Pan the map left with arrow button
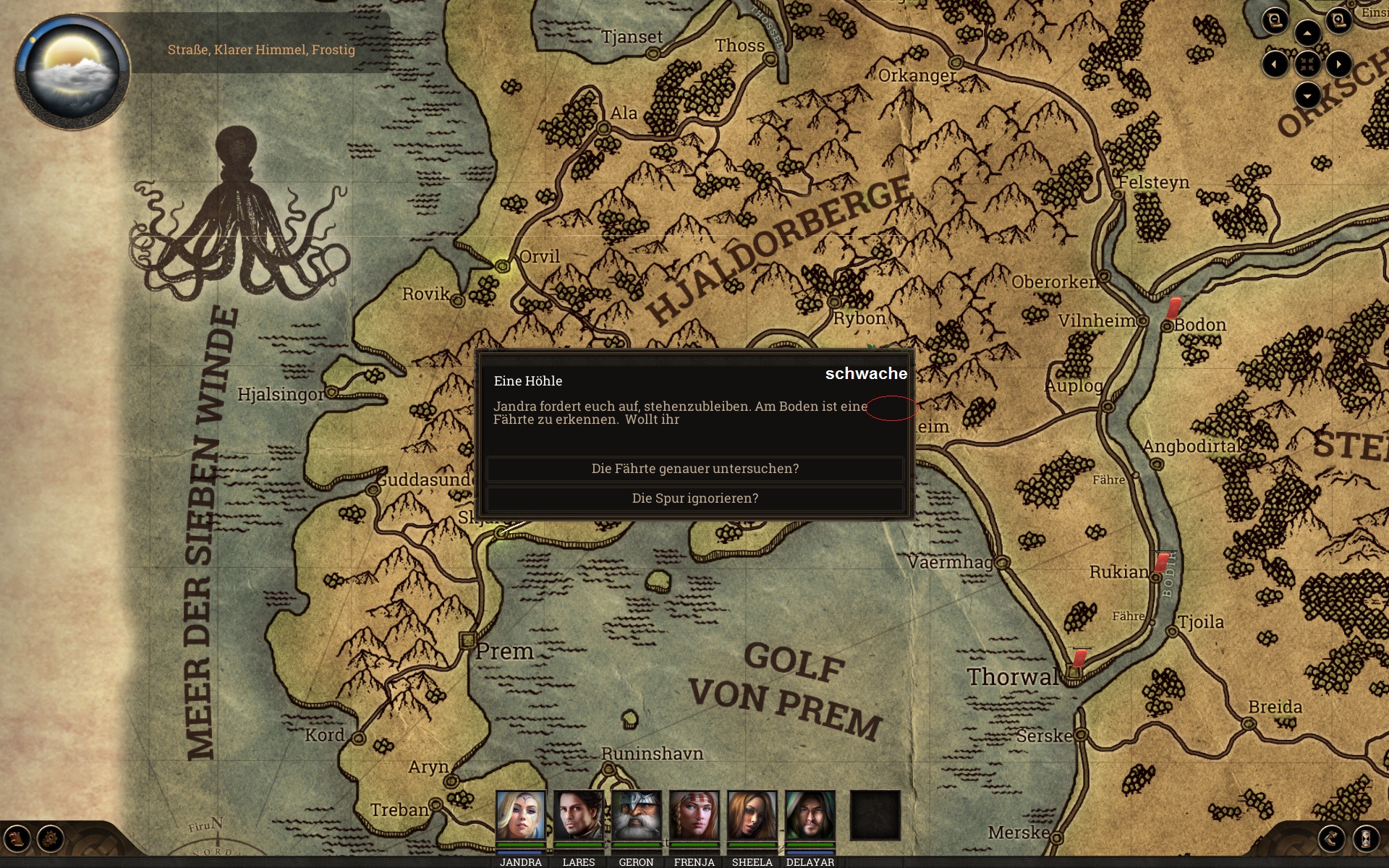Screen dimensions: 1389x868 coord(1275,64)
